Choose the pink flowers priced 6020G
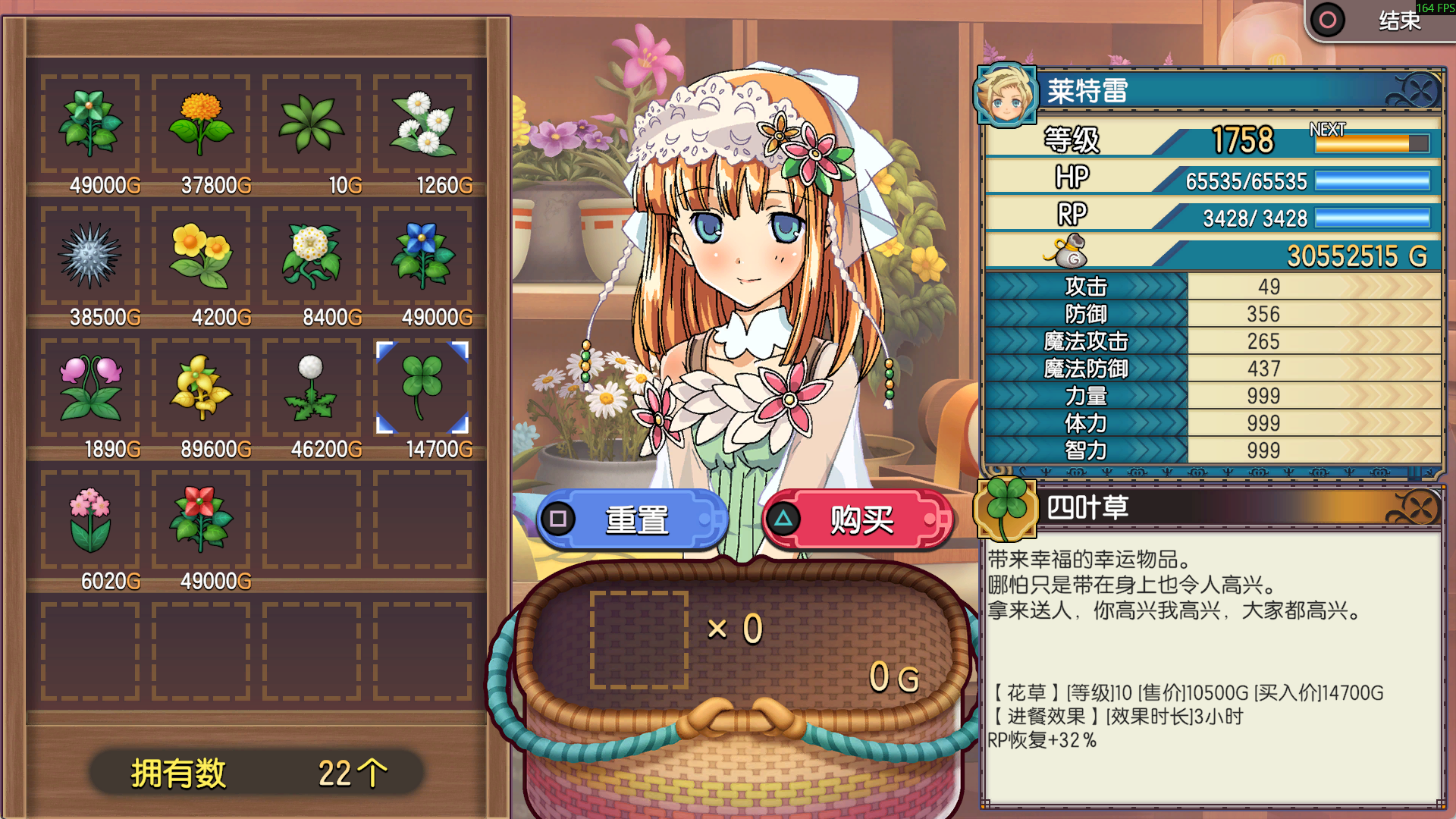The height and width of the screenshot is (819, 1456). pos(90,519)
